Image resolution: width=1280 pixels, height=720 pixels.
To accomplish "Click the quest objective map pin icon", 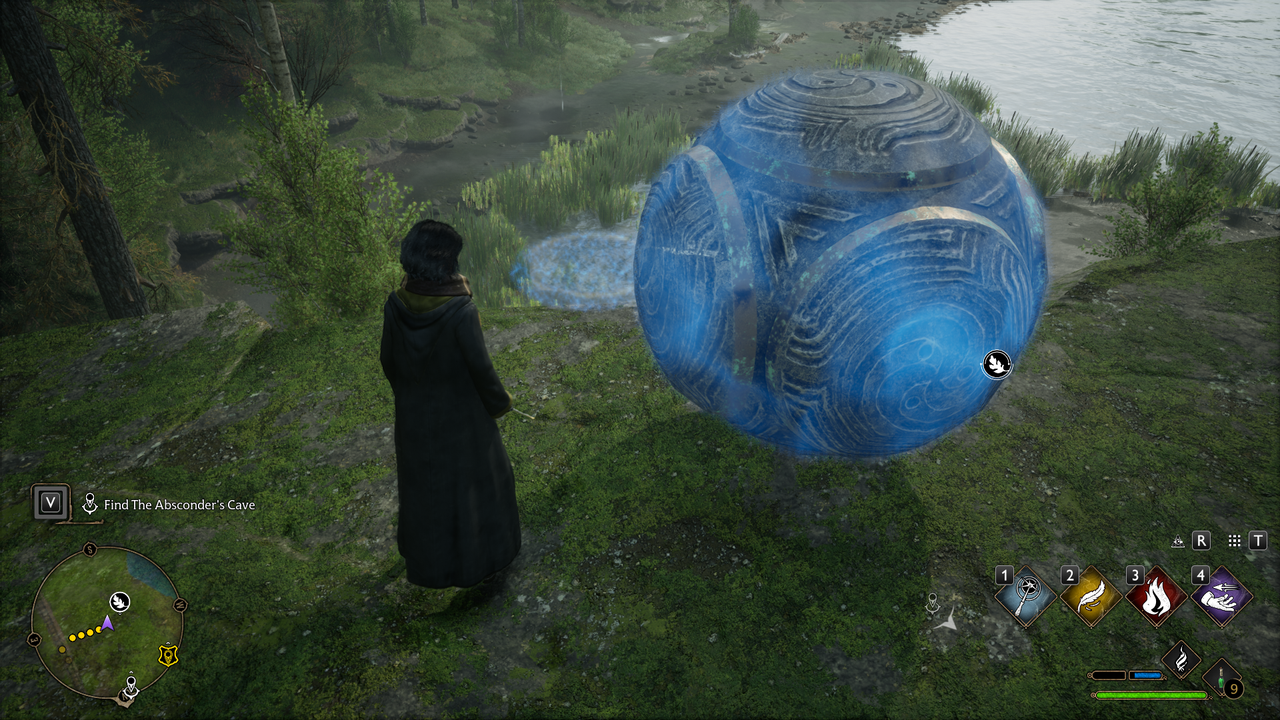I will point(91,503).
